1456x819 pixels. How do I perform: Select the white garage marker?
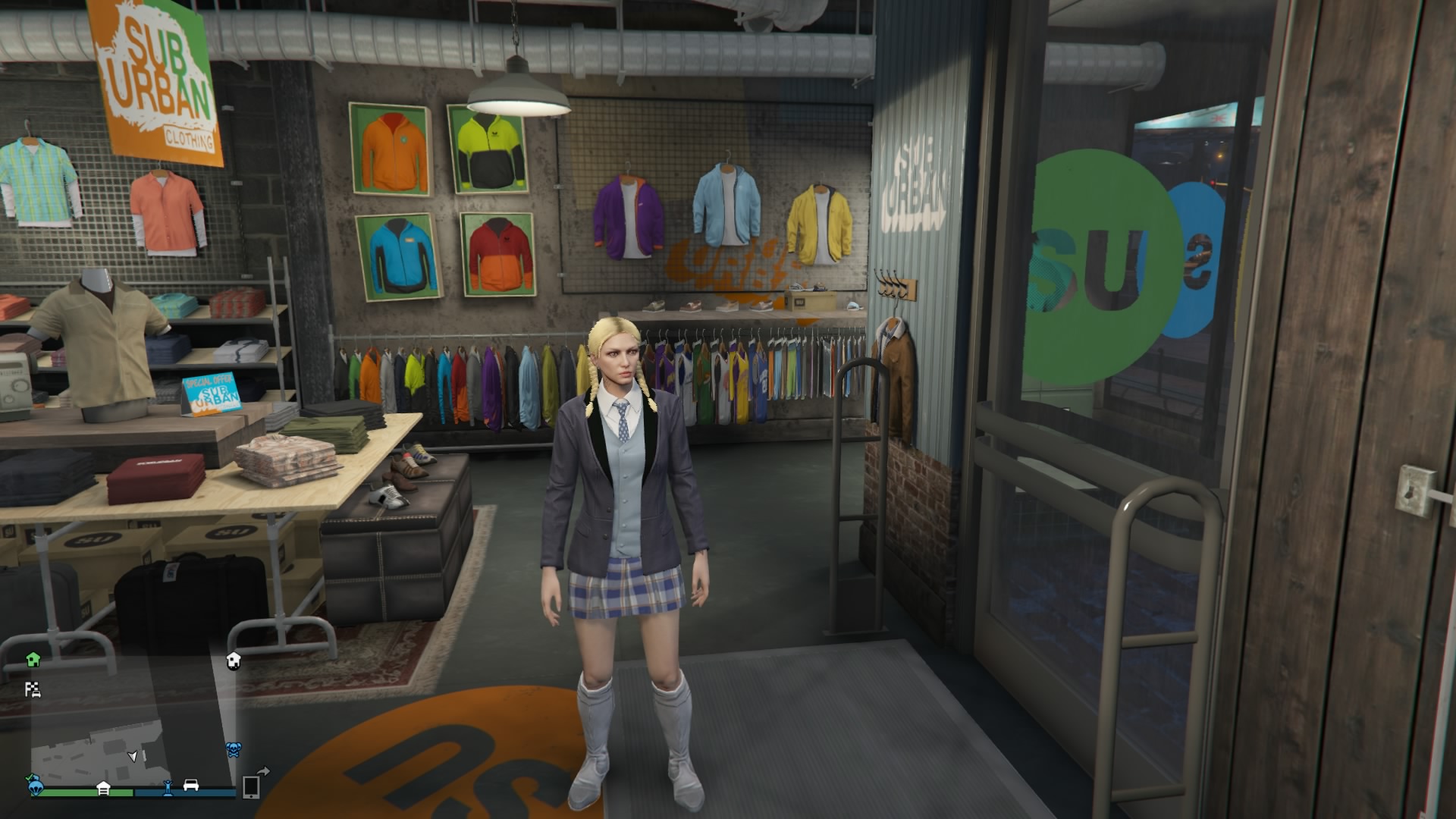point(104,789)
